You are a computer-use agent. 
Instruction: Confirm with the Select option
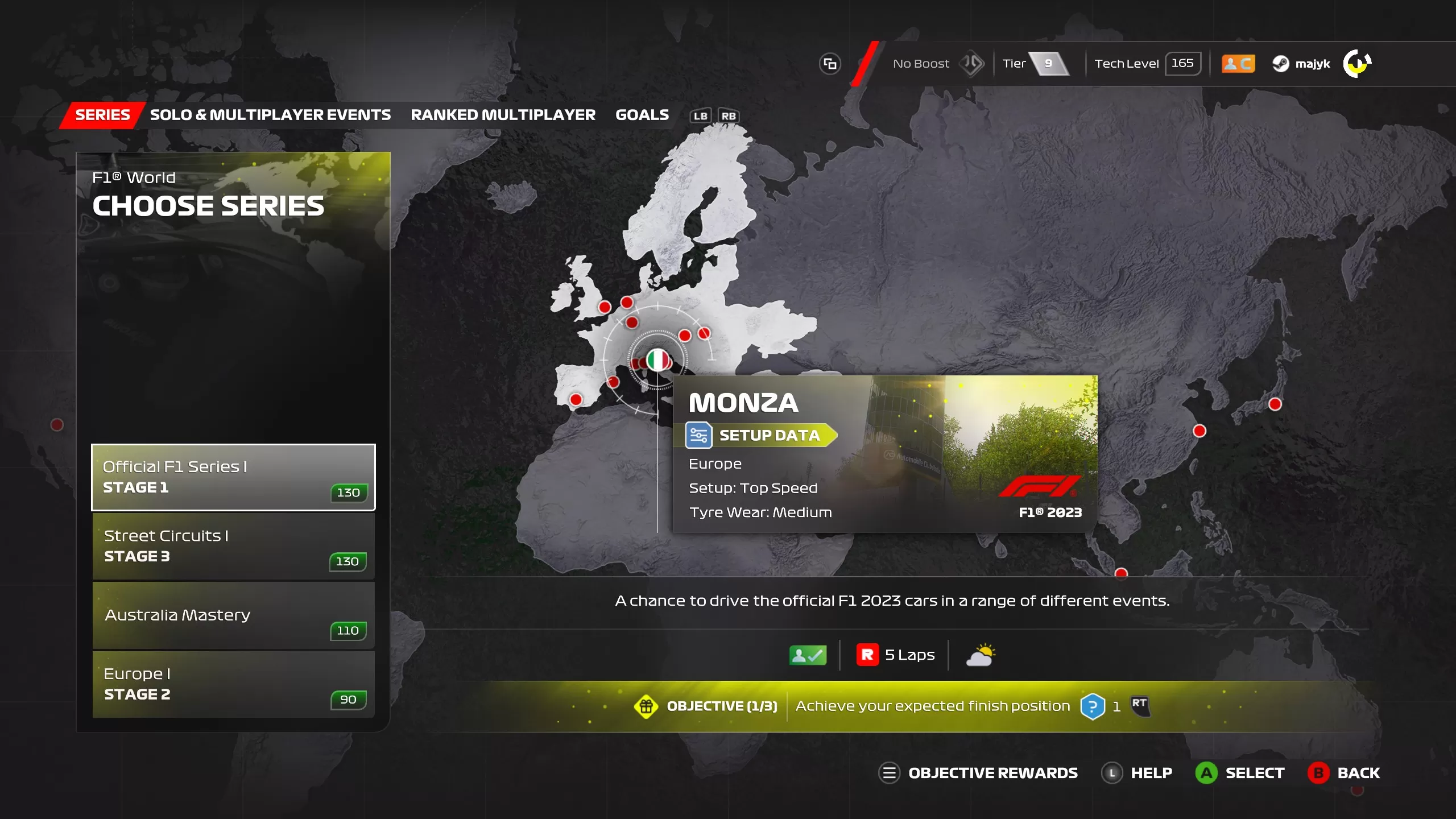(x=1240, y=773)
